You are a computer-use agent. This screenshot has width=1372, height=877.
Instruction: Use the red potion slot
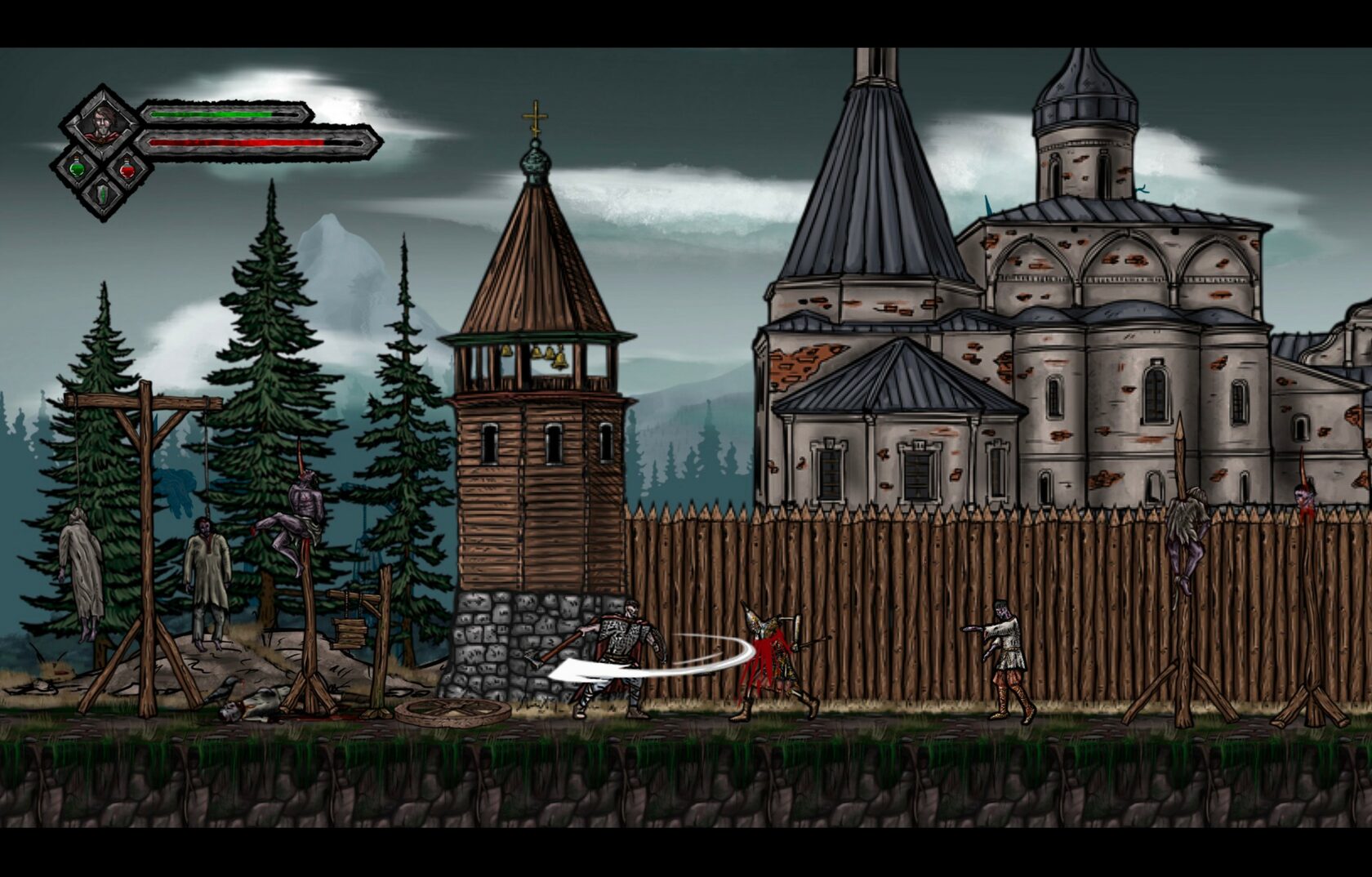(x=127, y=170)
